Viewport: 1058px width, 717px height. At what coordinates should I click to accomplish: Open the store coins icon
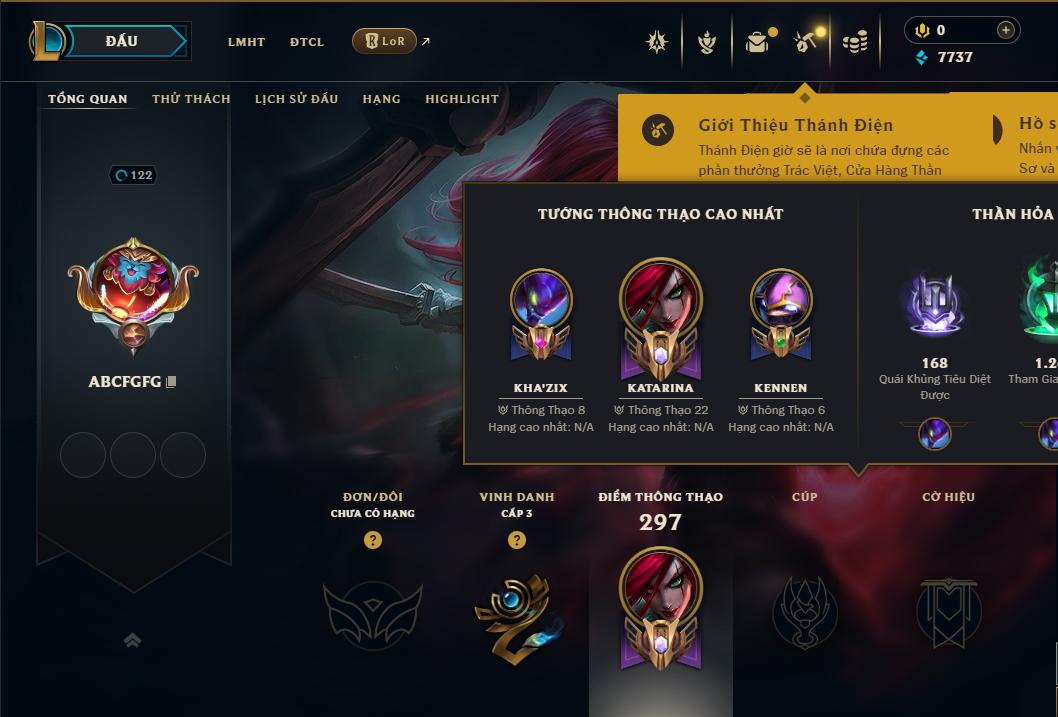[x=854, y=42]
